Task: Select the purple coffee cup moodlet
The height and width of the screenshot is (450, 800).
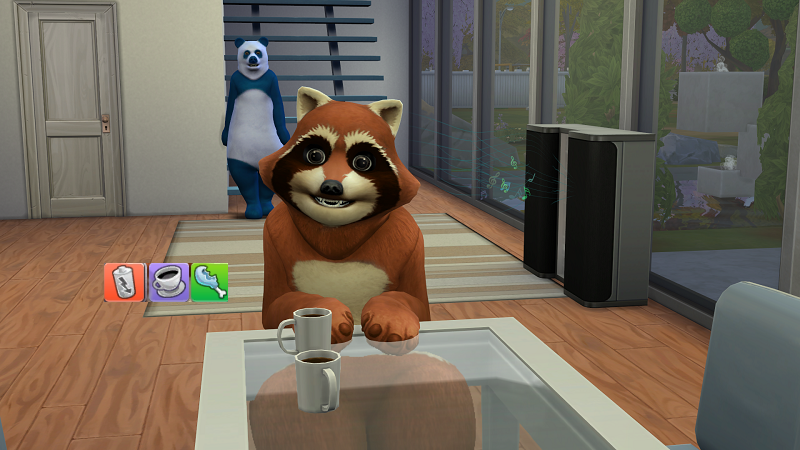Action: [x=167, y=282]
